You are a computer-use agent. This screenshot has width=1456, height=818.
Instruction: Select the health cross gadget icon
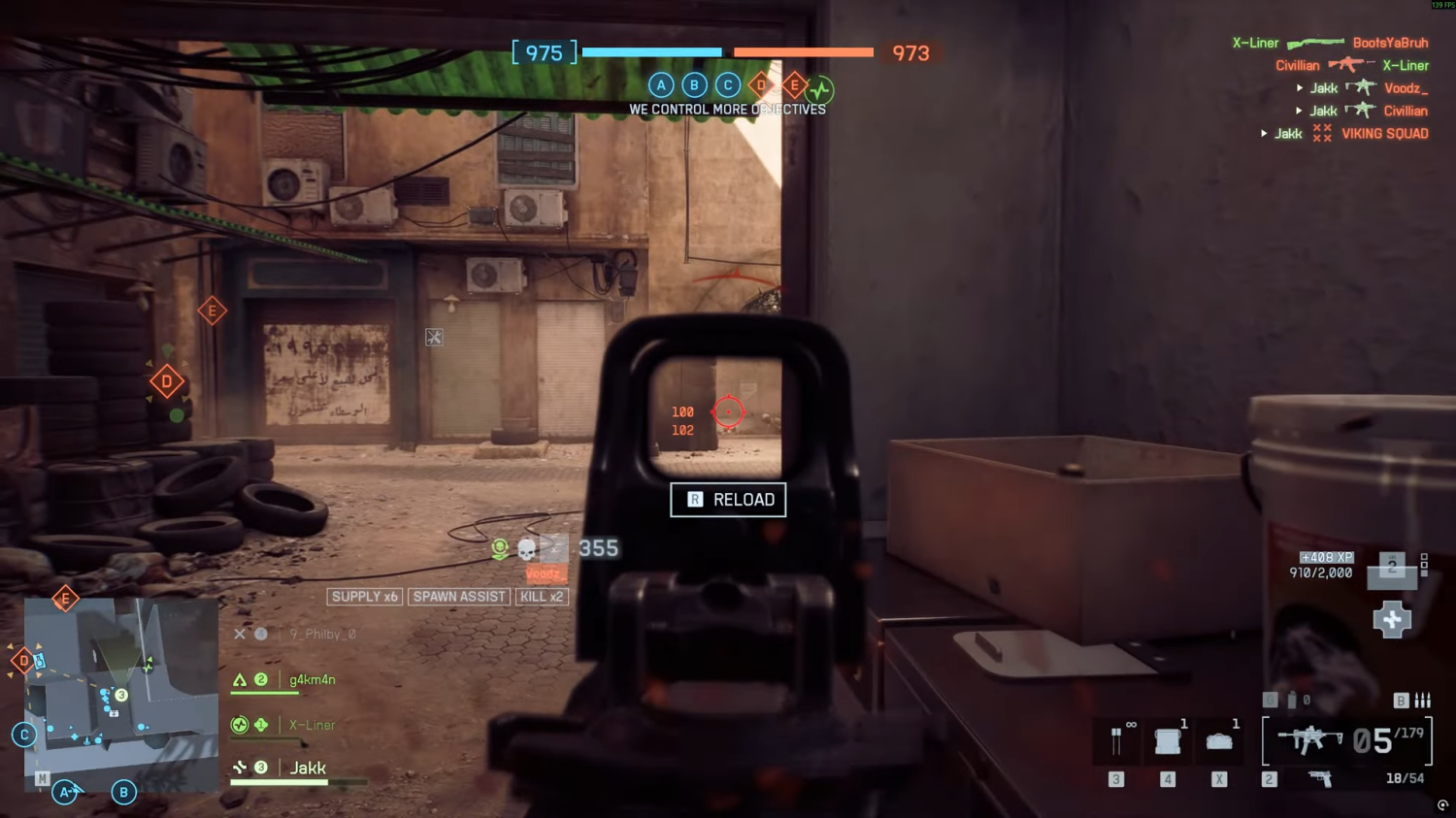(x=1392, y=619)
